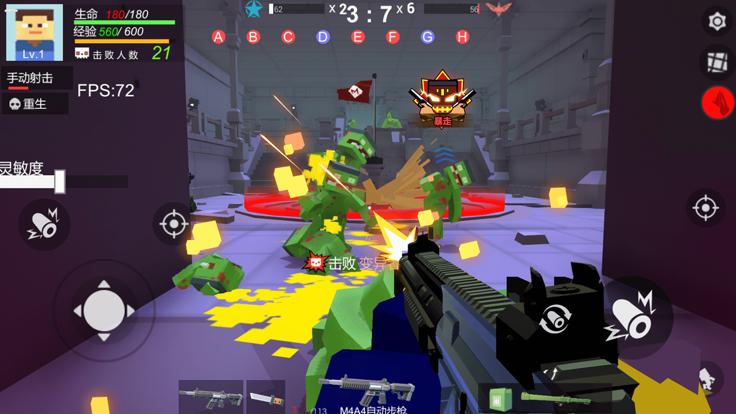Activate the red circular skill button
The image size is (736, 414).
[717, 101]
